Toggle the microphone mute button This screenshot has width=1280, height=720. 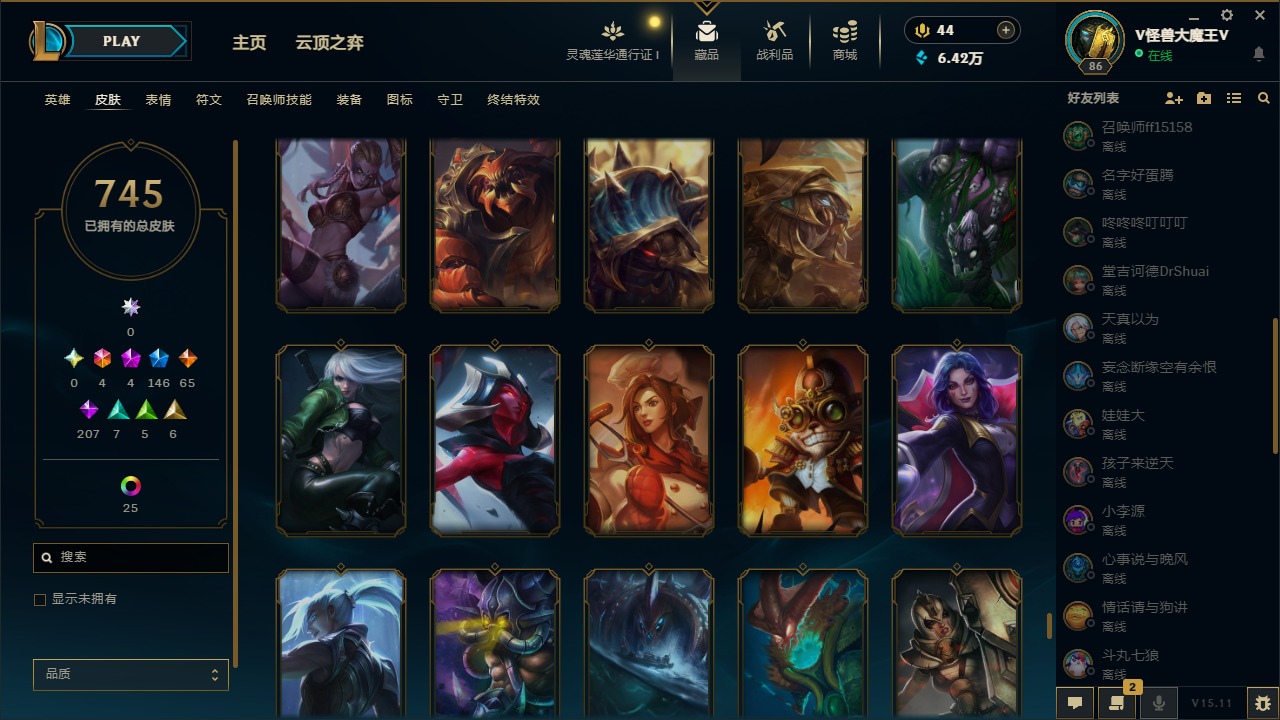(1160, 703)
